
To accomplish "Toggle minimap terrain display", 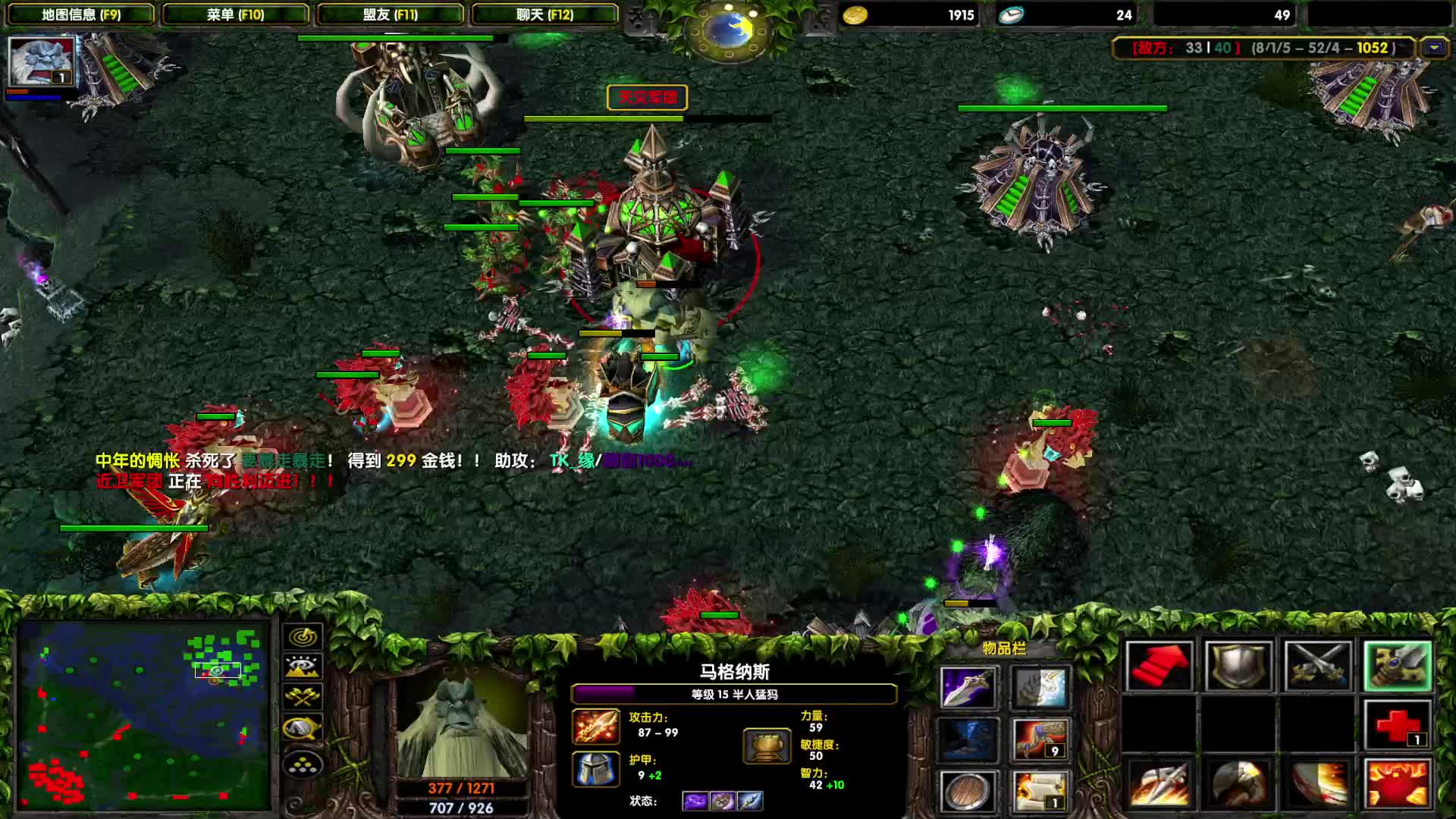I will click(303, 667).
